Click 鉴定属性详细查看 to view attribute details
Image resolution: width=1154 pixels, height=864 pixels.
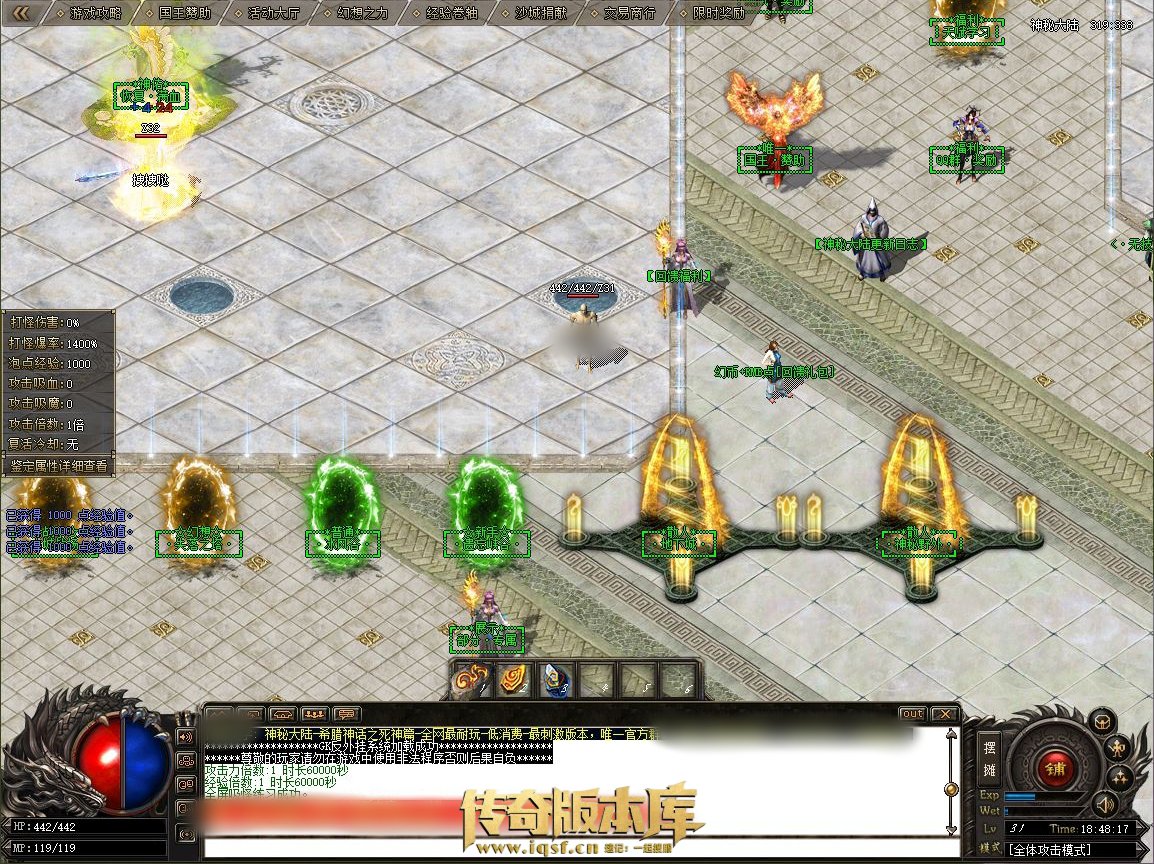tap(58, 465)
